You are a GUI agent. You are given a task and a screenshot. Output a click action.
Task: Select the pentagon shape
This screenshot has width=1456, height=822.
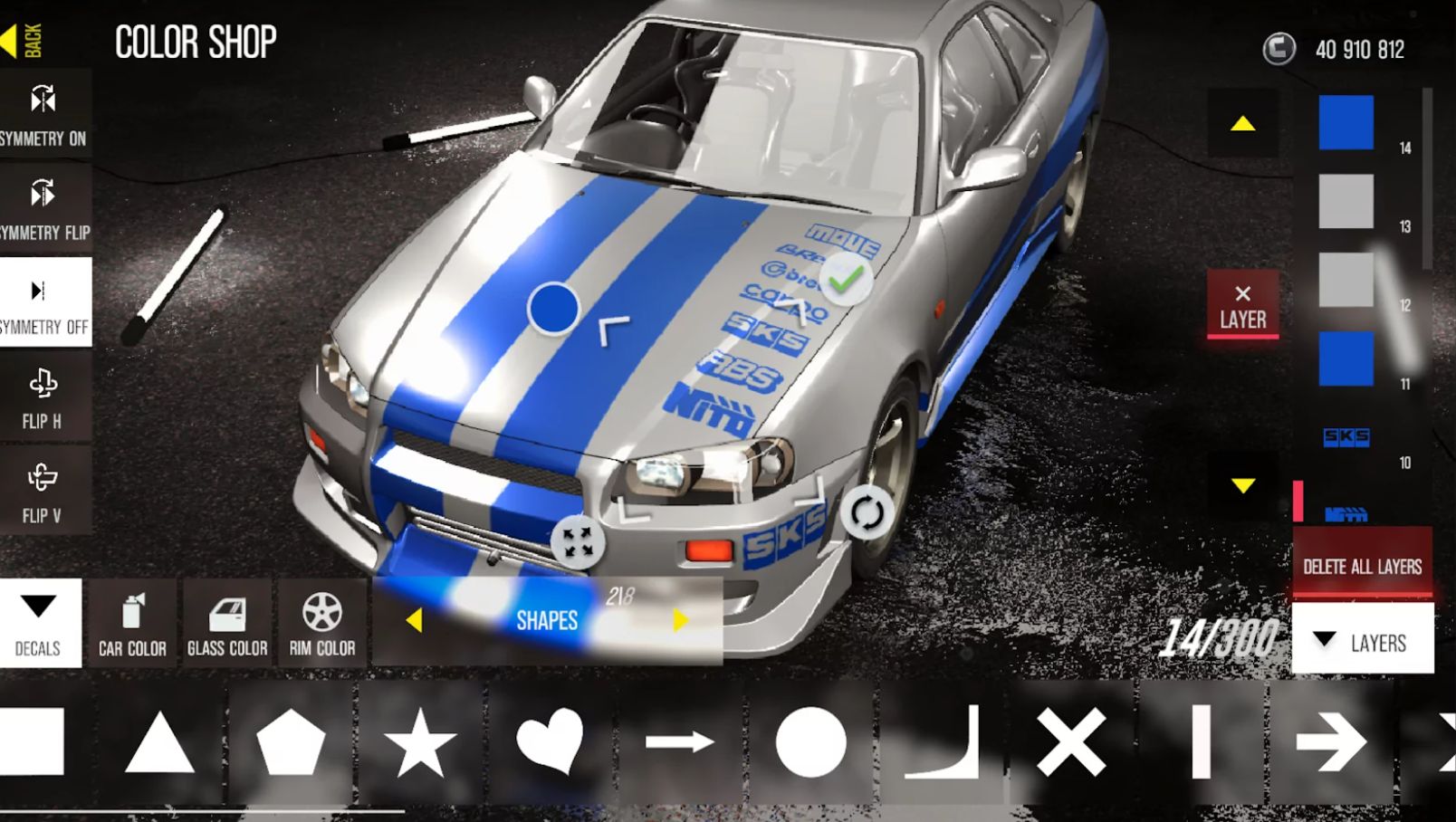291,742
